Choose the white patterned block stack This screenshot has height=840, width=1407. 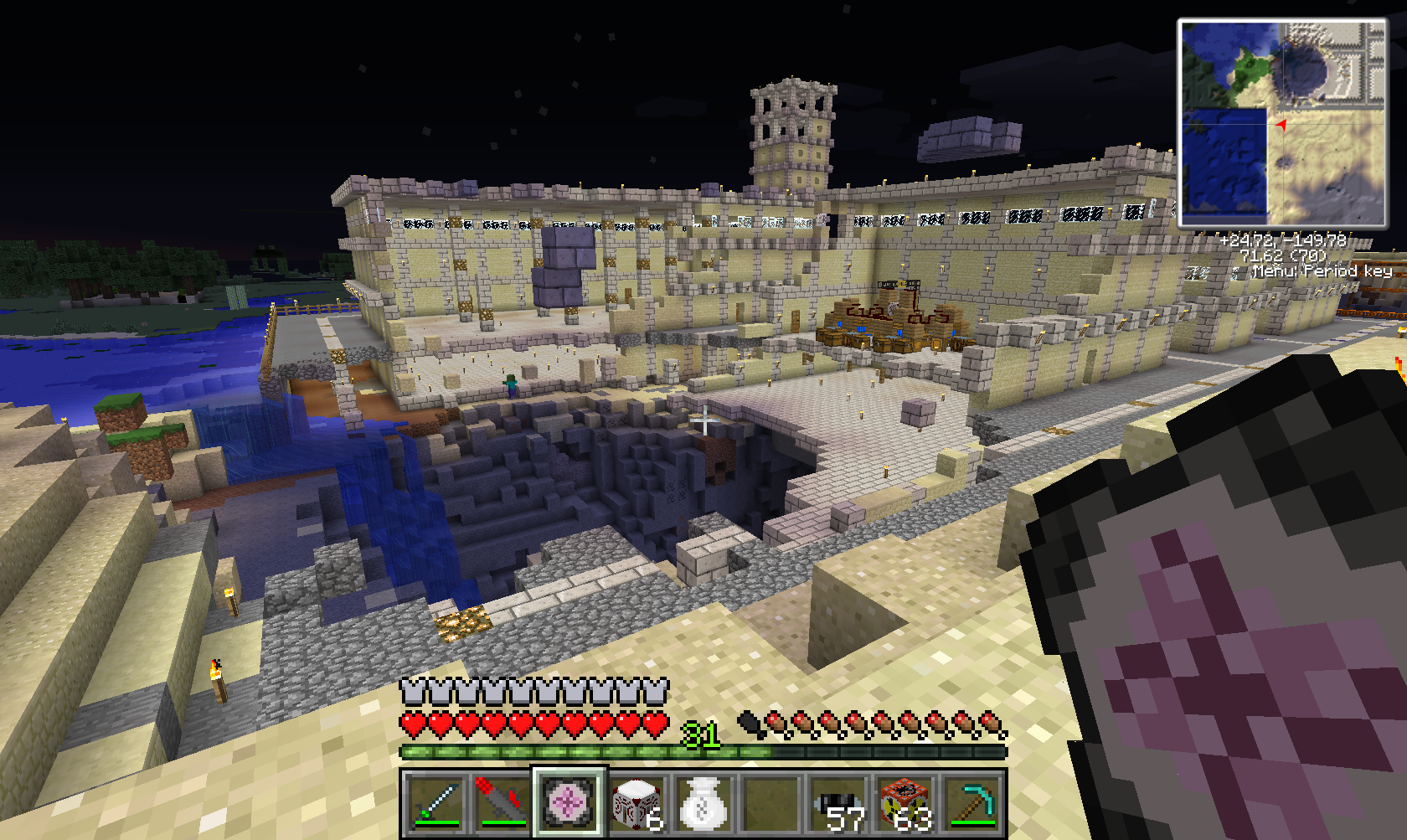click(636, 803)
